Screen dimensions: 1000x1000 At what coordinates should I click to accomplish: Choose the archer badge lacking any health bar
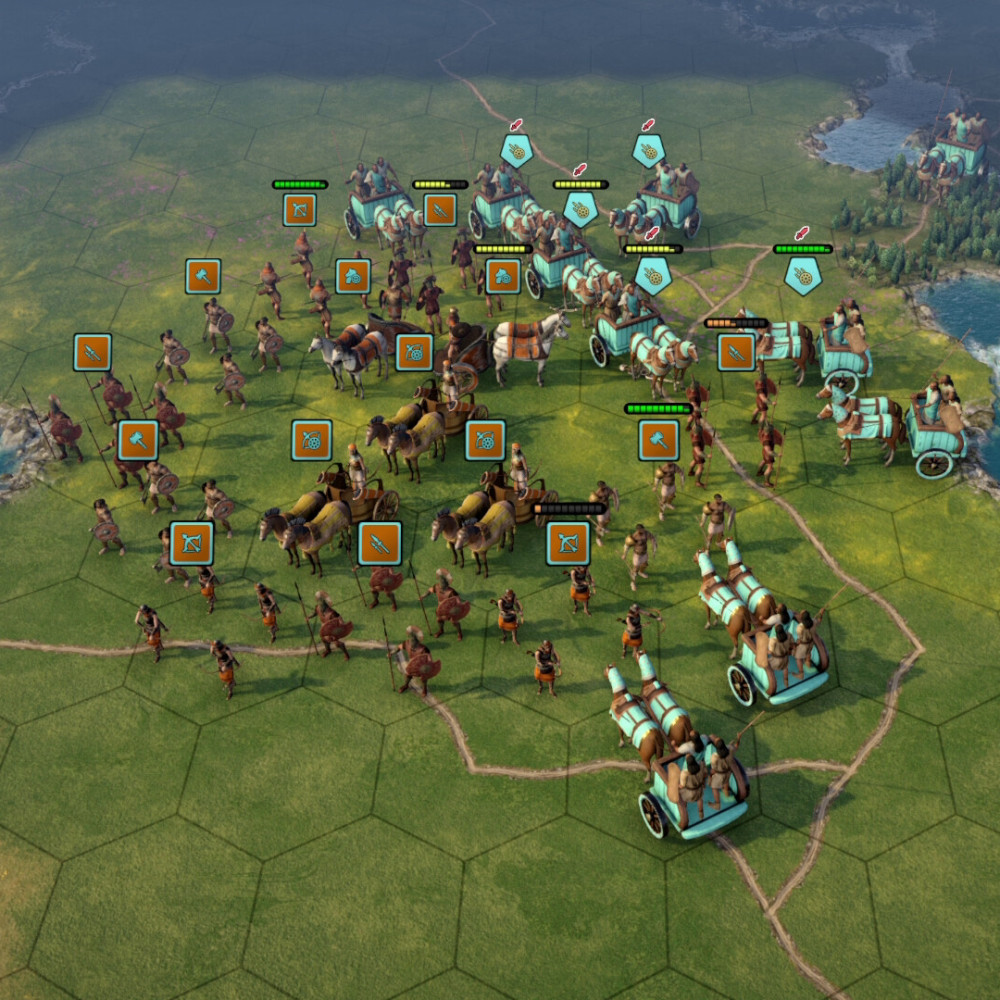point(191,543)
